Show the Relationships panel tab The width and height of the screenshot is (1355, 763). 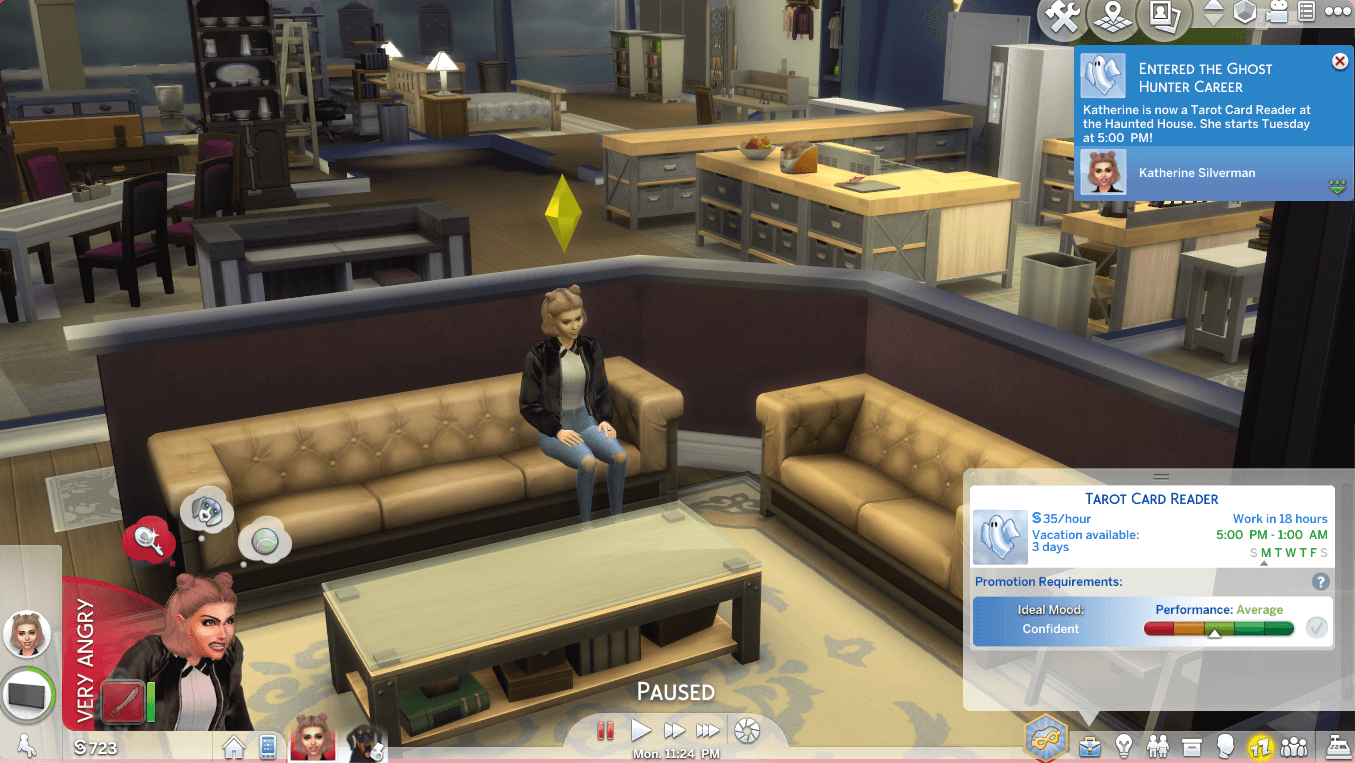coord(1158,746)
